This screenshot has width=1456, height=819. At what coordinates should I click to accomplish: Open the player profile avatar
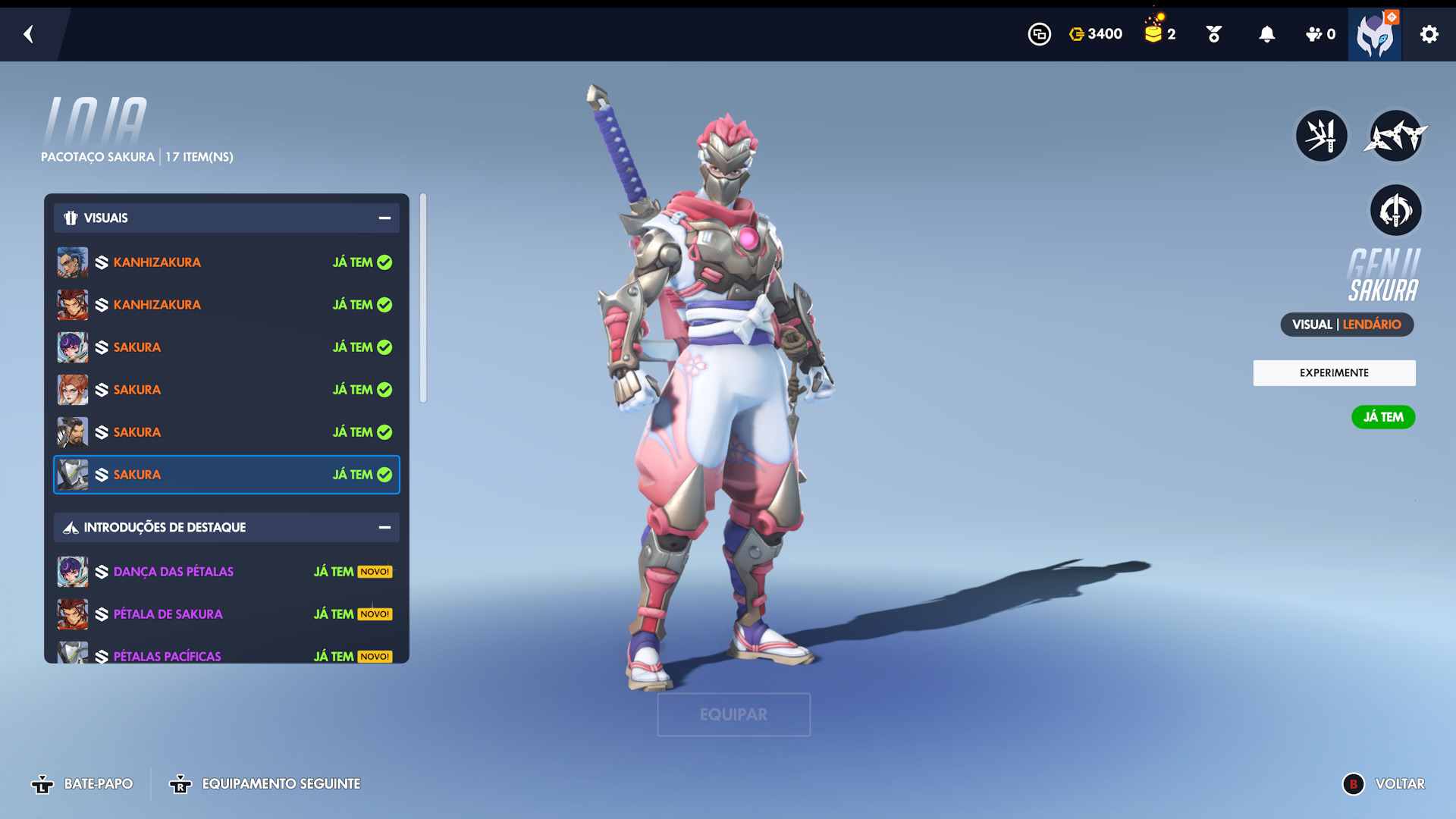pyautogui.click(x=1374, y=35)
